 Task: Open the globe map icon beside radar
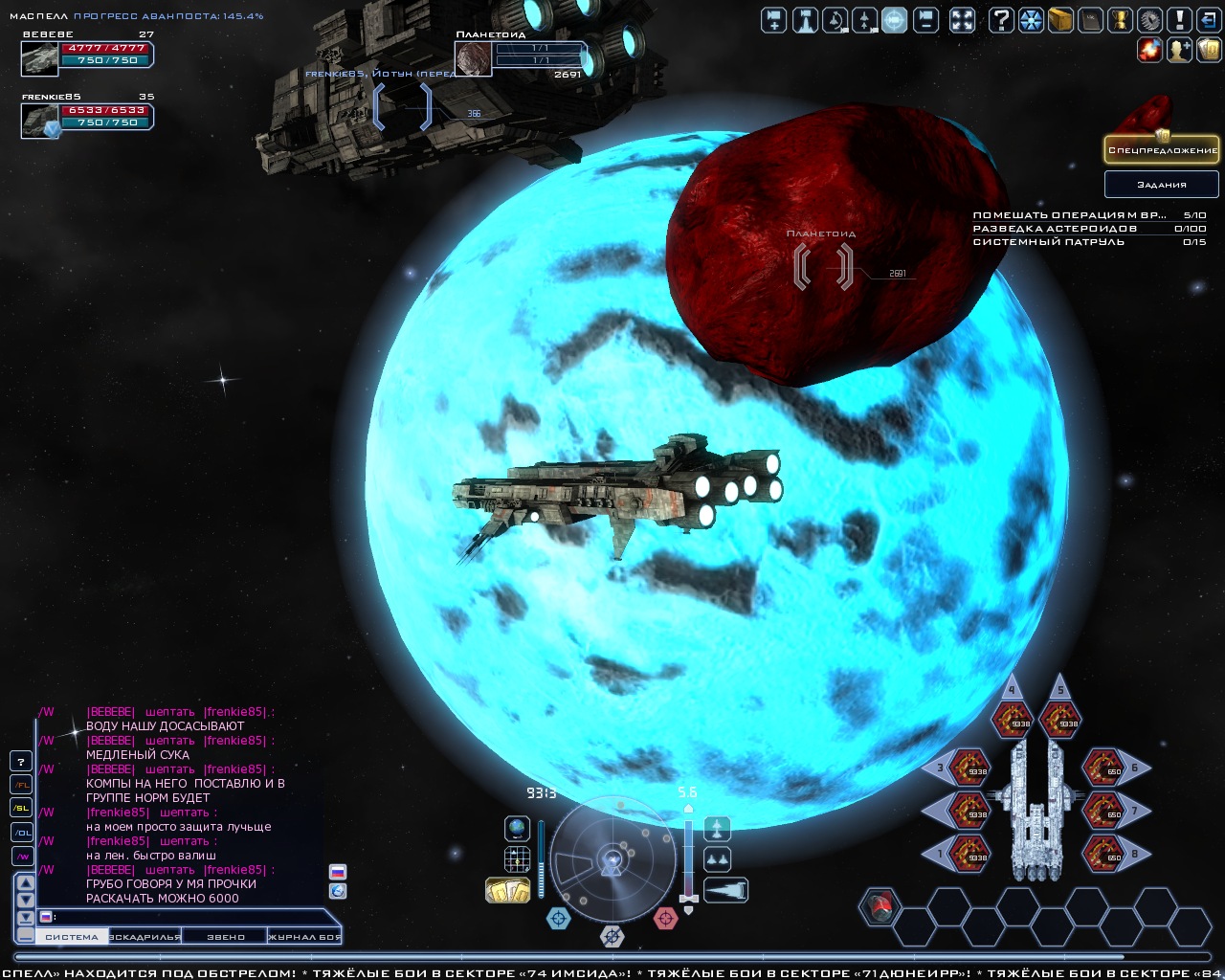coord(518,828)
